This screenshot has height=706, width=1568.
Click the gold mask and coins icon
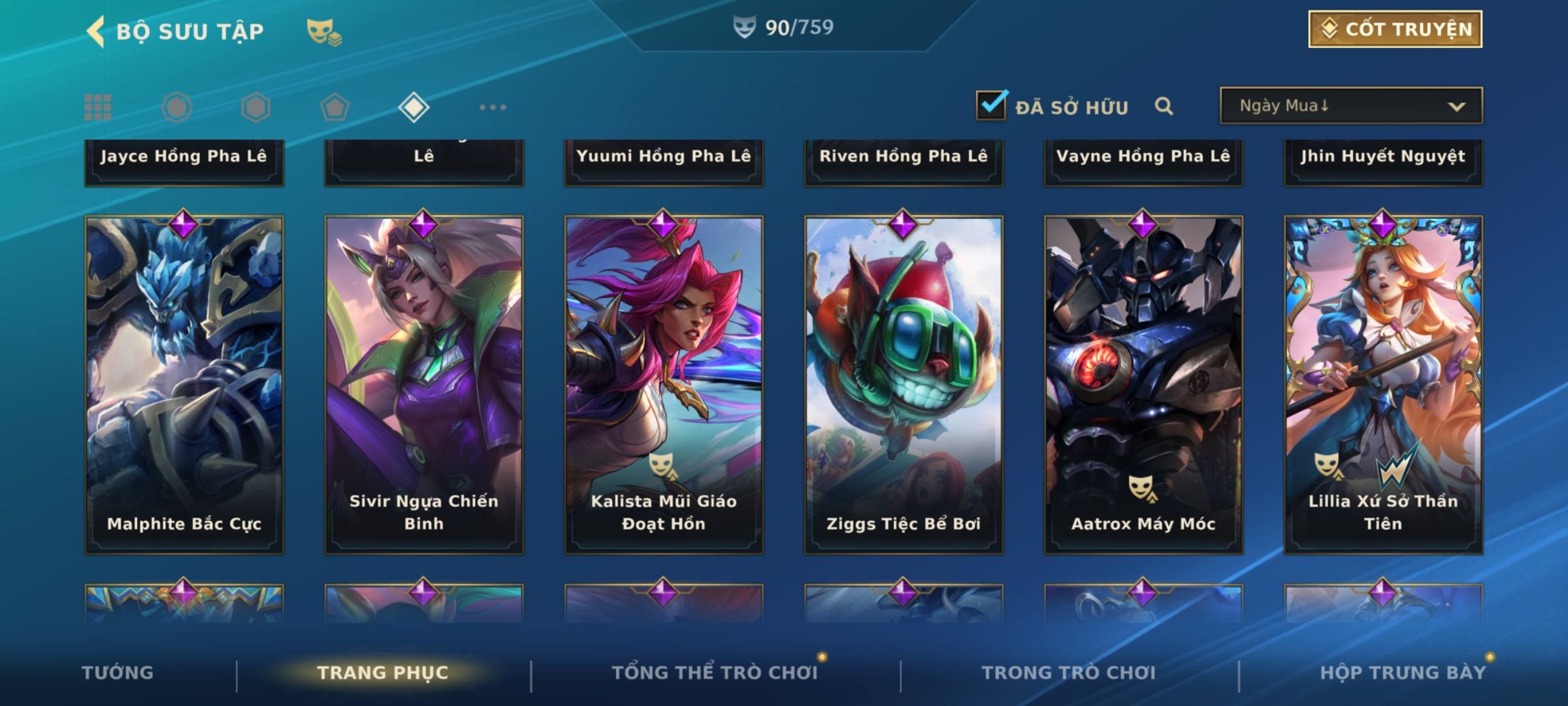[324, 32]
